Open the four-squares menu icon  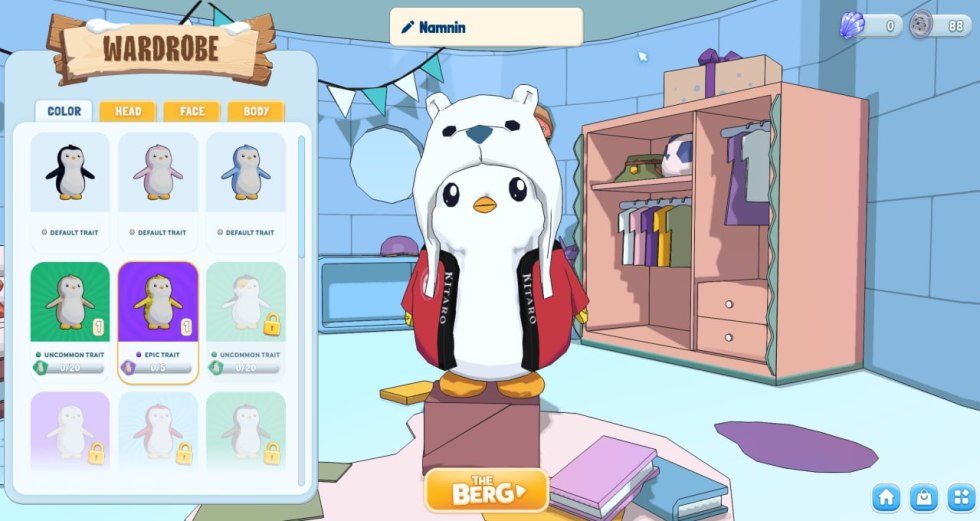point(961,497)
